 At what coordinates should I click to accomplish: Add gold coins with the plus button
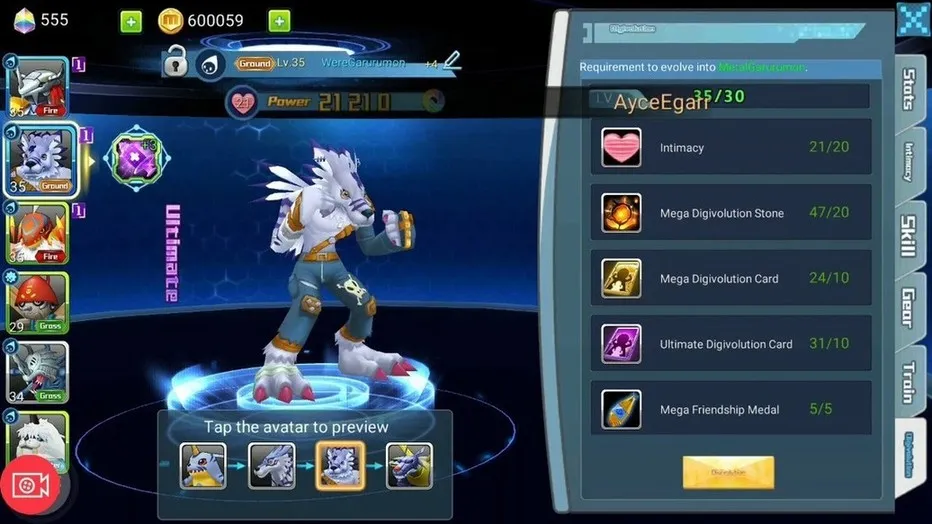click(x=279, y=21)
